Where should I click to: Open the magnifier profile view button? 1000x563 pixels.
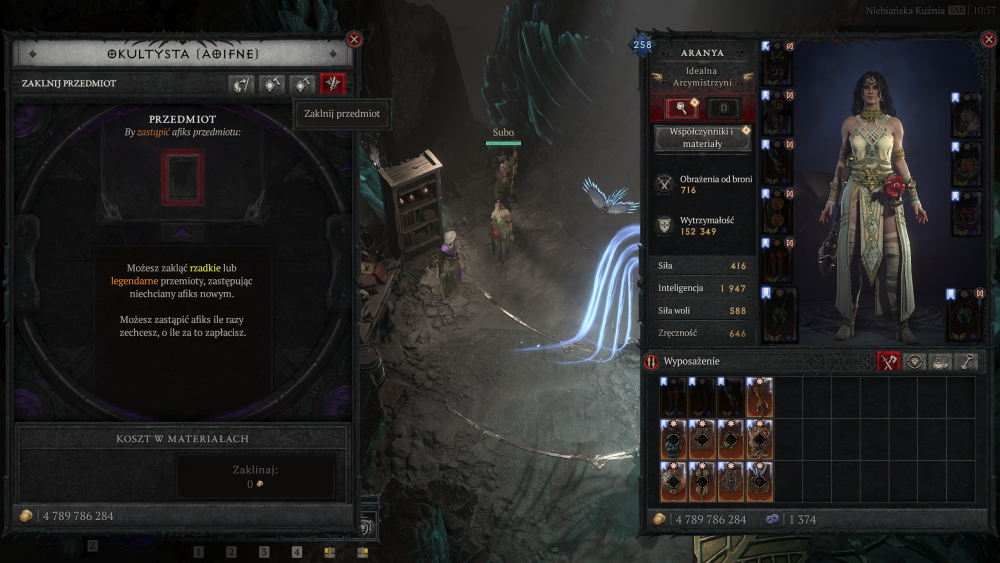[x=682, y=108]
